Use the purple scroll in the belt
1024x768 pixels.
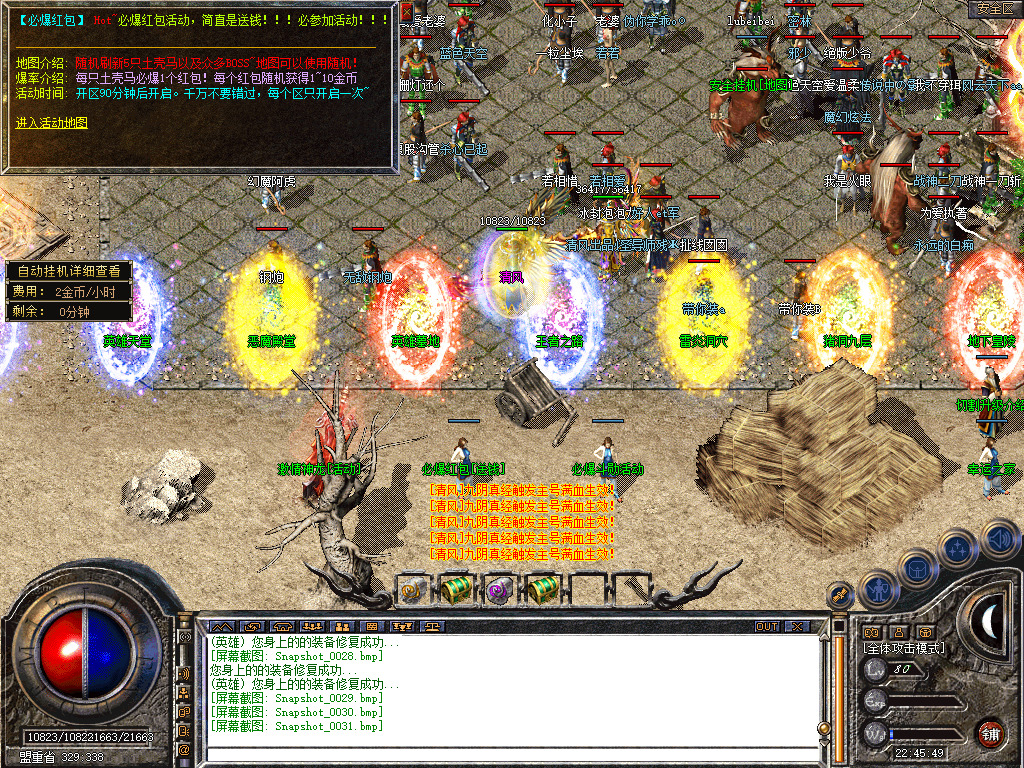point(499,590)
